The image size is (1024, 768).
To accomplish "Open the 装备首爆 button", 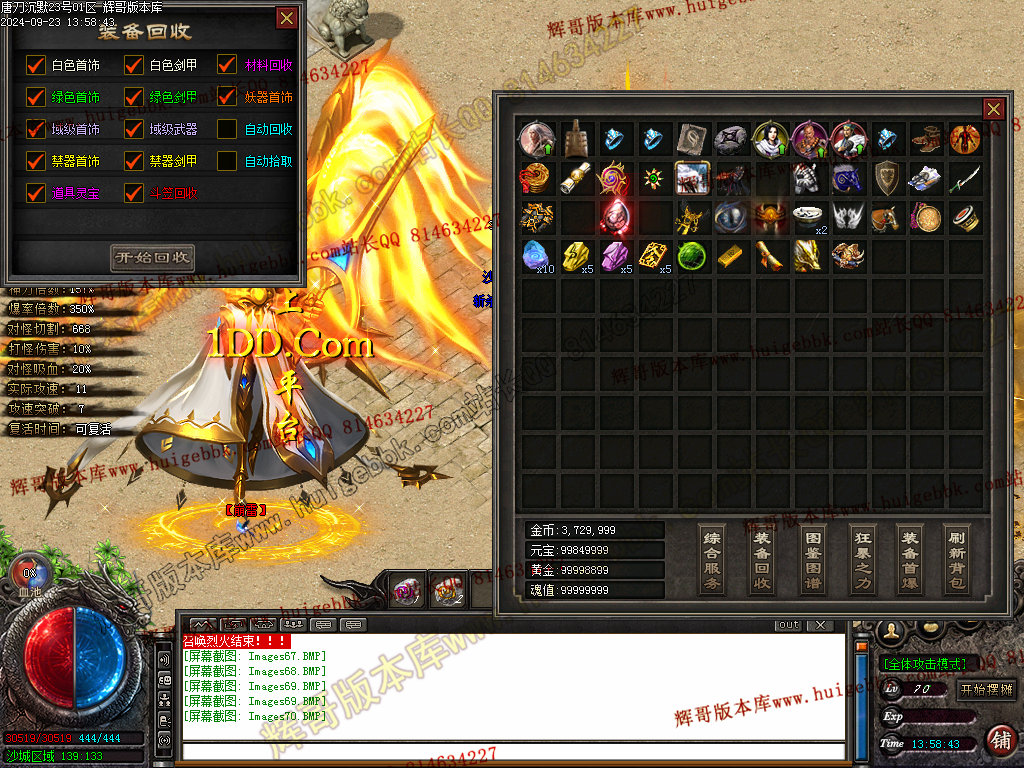I will click(x=909, y=559).
